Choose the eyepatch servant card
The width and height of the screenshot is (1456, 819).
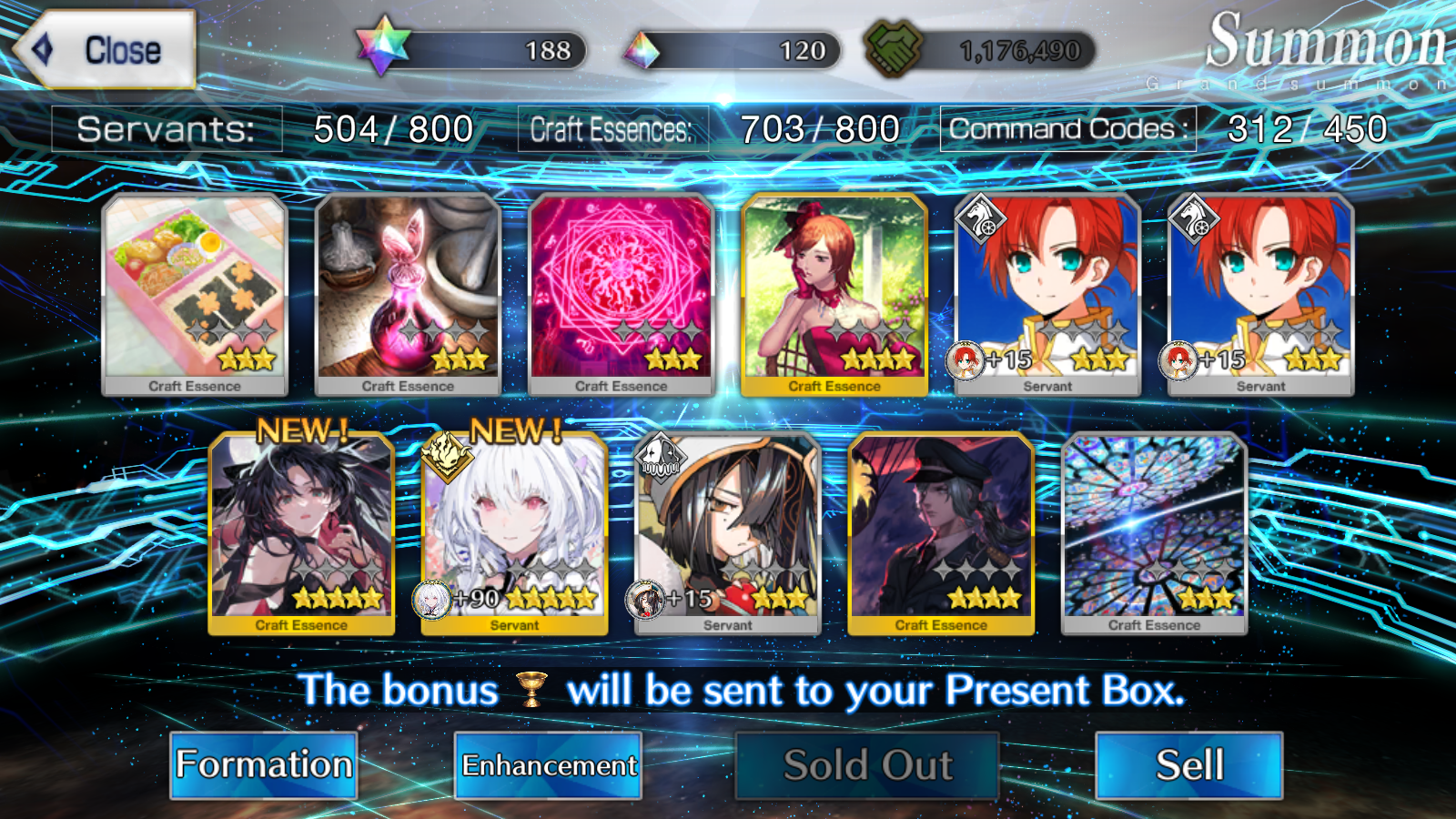(x=728, y=532)
